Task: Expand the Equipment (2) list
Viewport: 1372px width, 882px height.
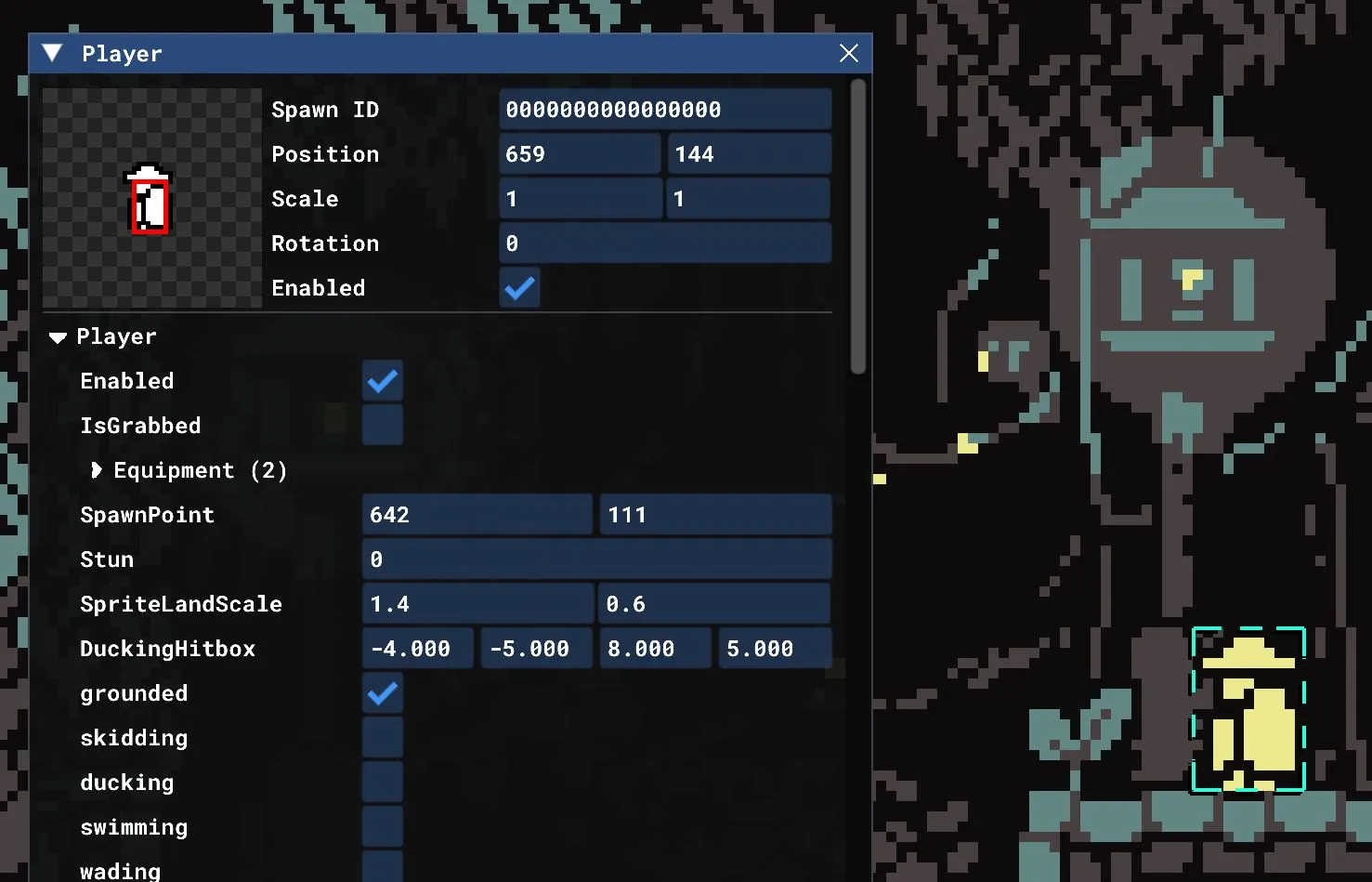Action: coord(96,470)
